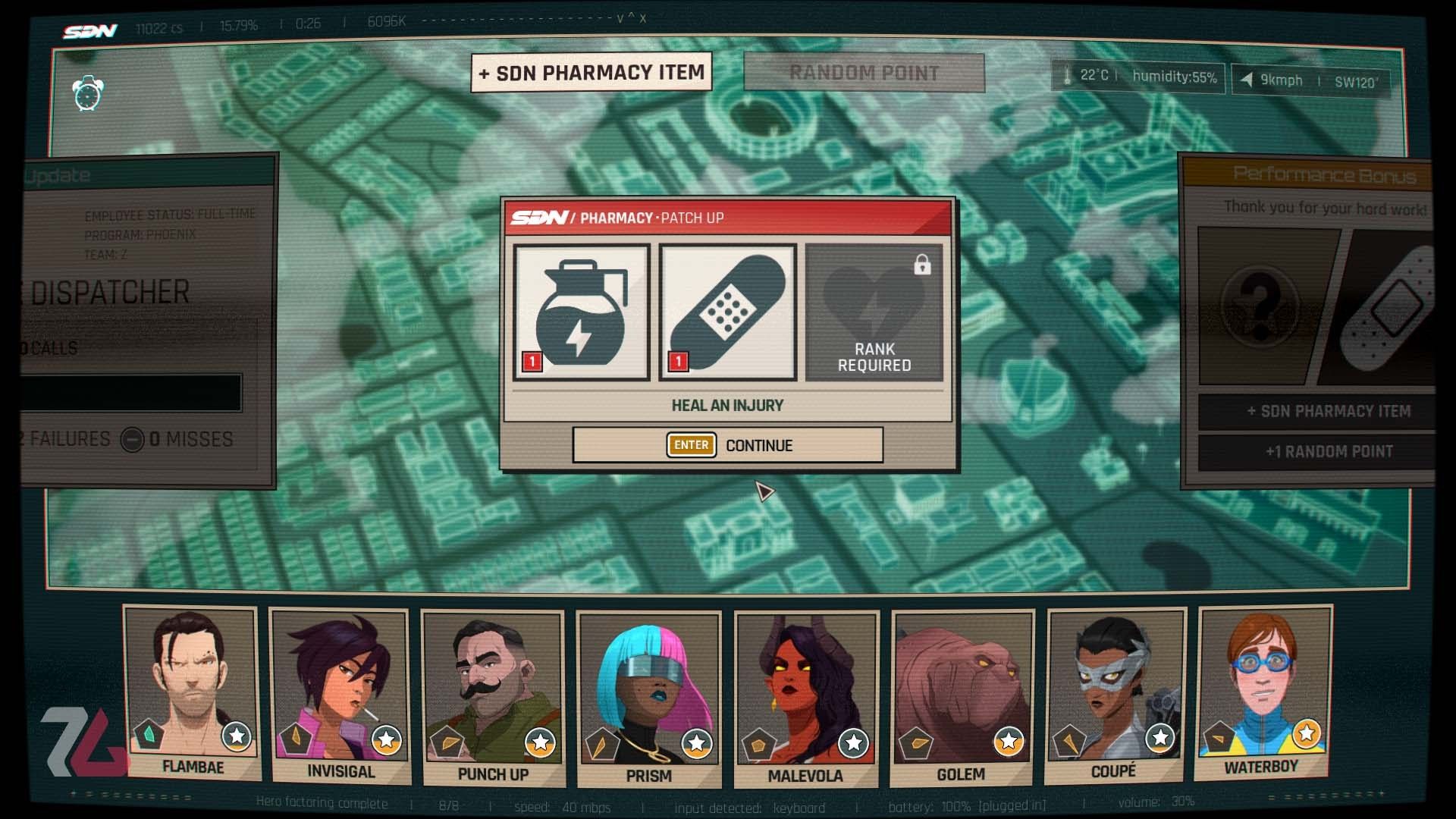This screenshot has height=819, width=1456.
Task: Switch to the Random Point tab
Action: tap(864, 73)
